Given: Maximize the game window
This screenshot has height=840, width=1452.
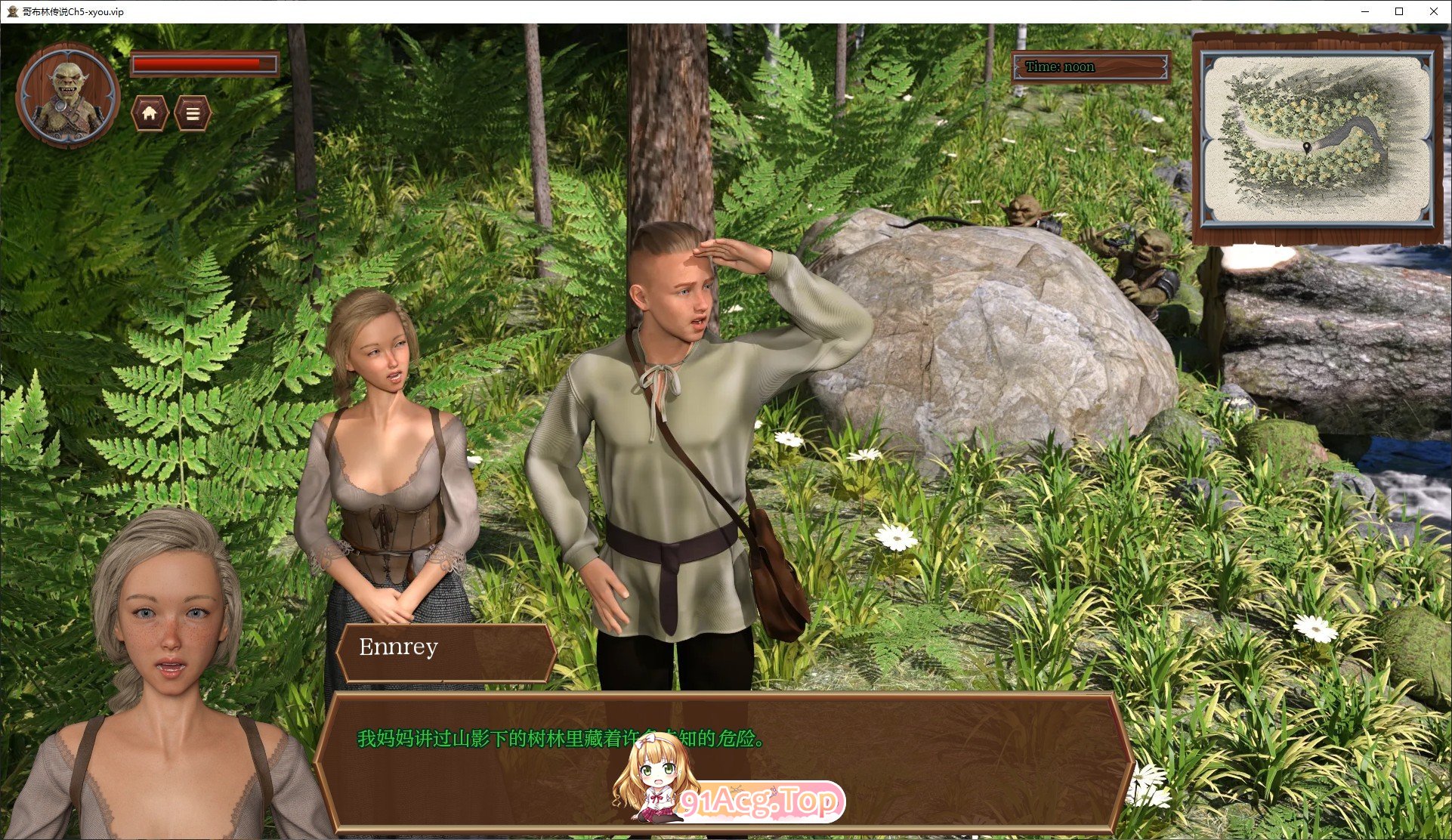Looking at the screenshot, I should click(x=1399, y=11).
